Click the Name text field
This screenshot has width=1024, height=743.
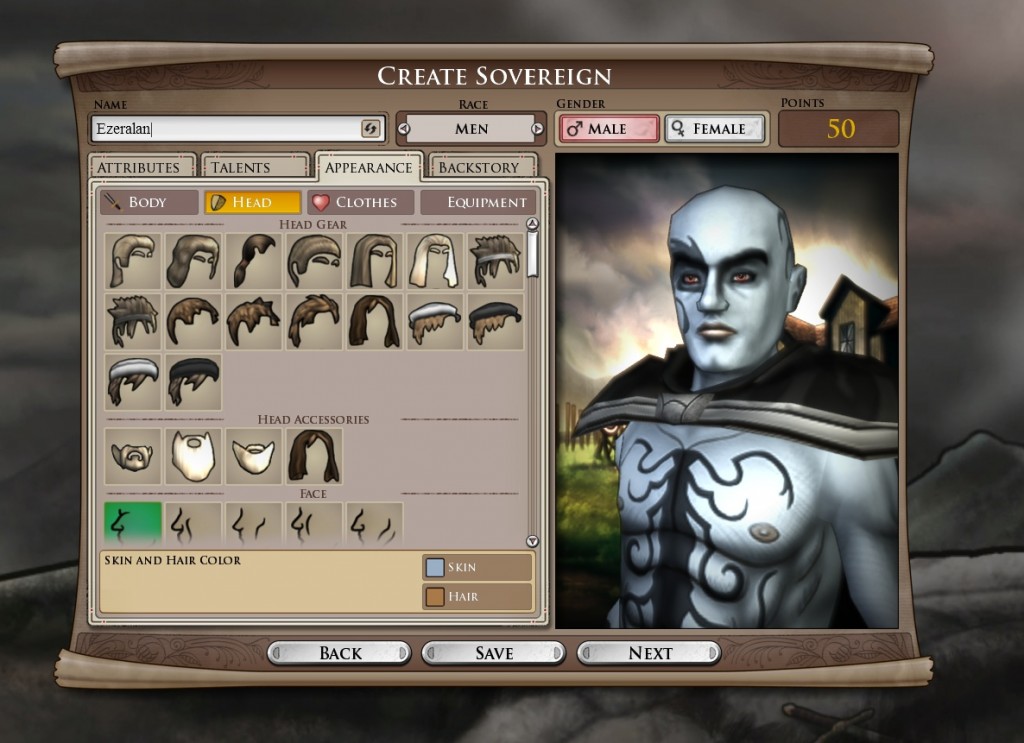click(225, 129)
